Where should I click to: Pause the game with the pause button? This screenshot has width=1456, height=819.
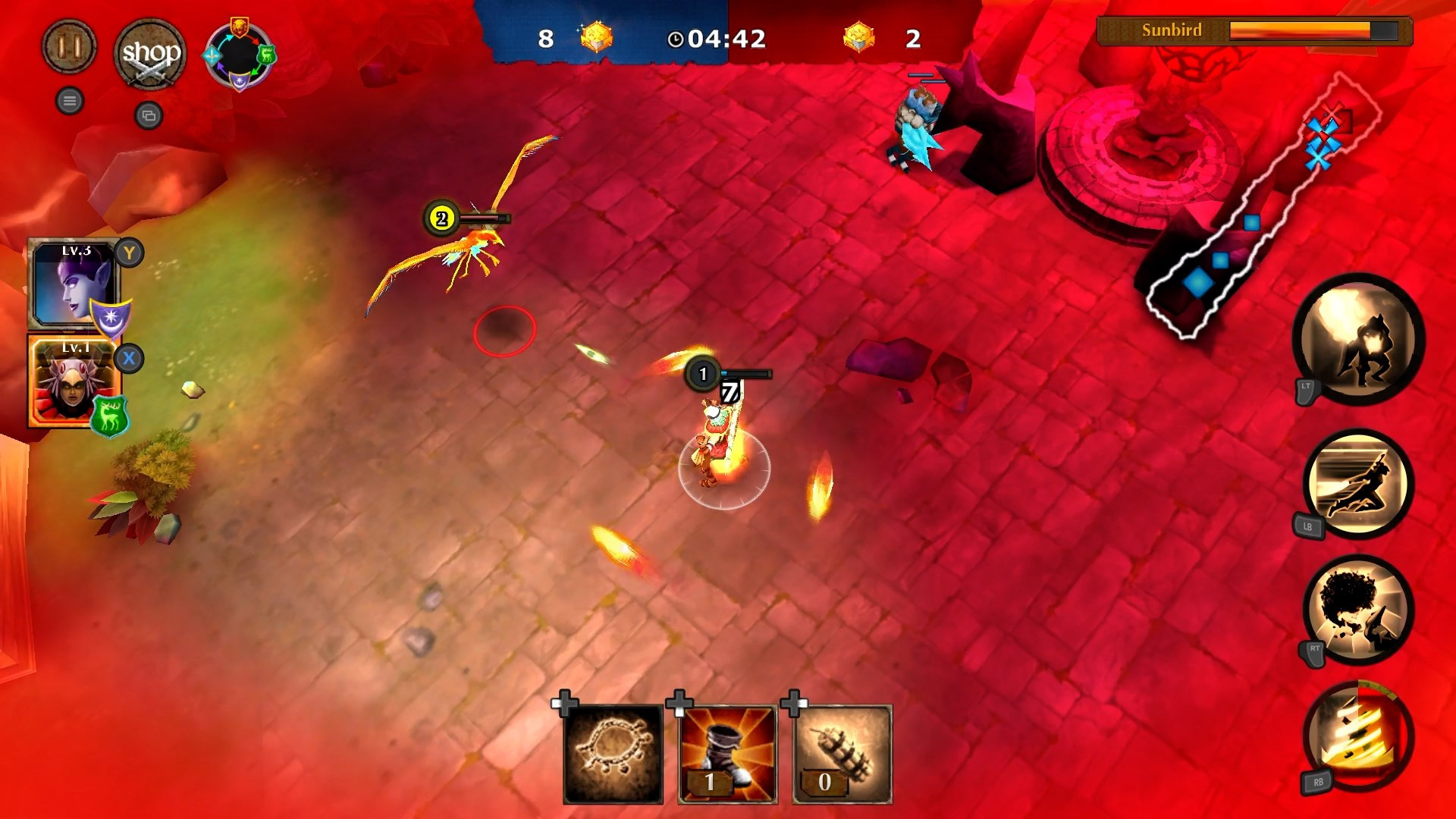coord(69,47)
